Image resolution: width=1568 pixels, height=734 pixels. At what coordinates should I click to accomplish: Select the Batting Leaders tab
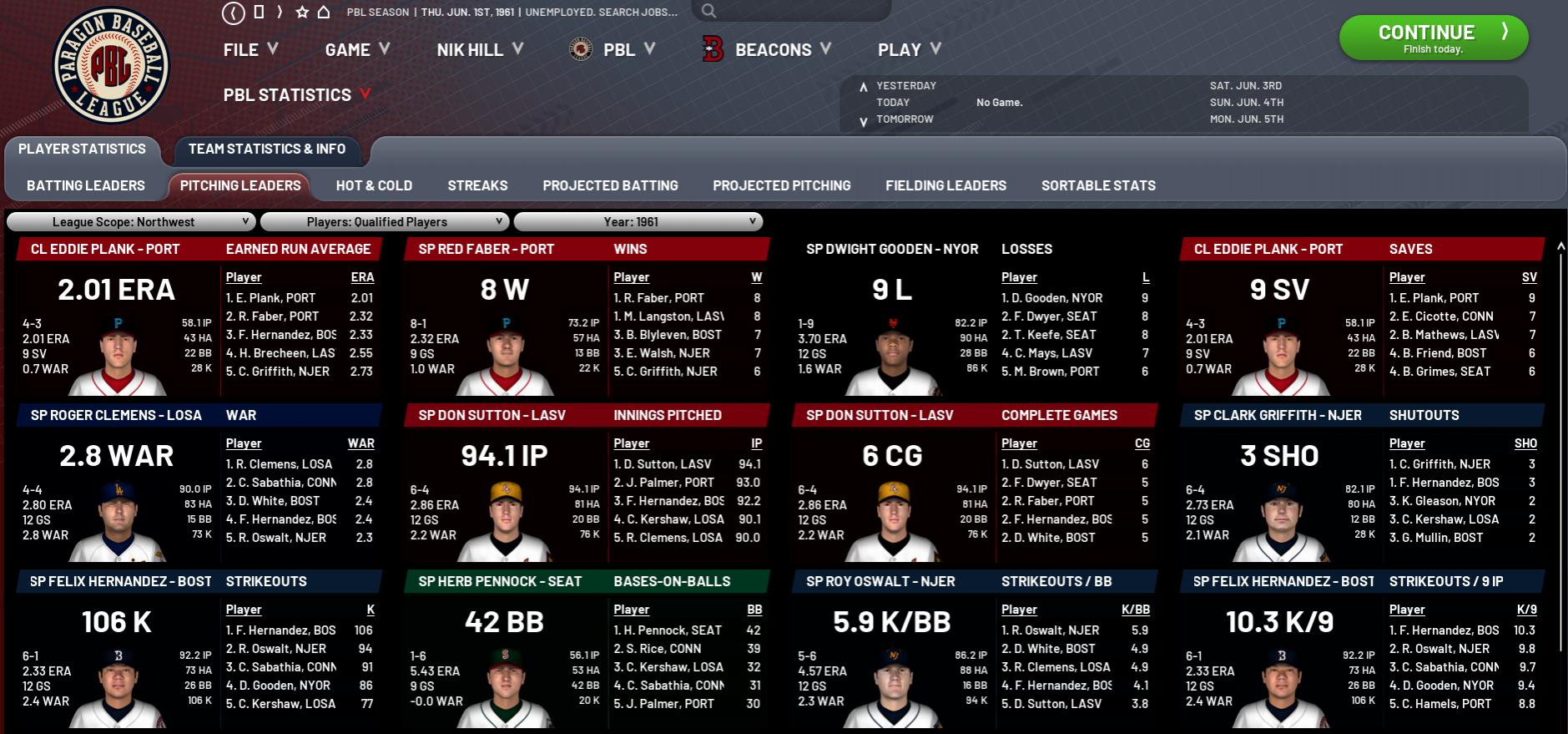coord(86,185)
